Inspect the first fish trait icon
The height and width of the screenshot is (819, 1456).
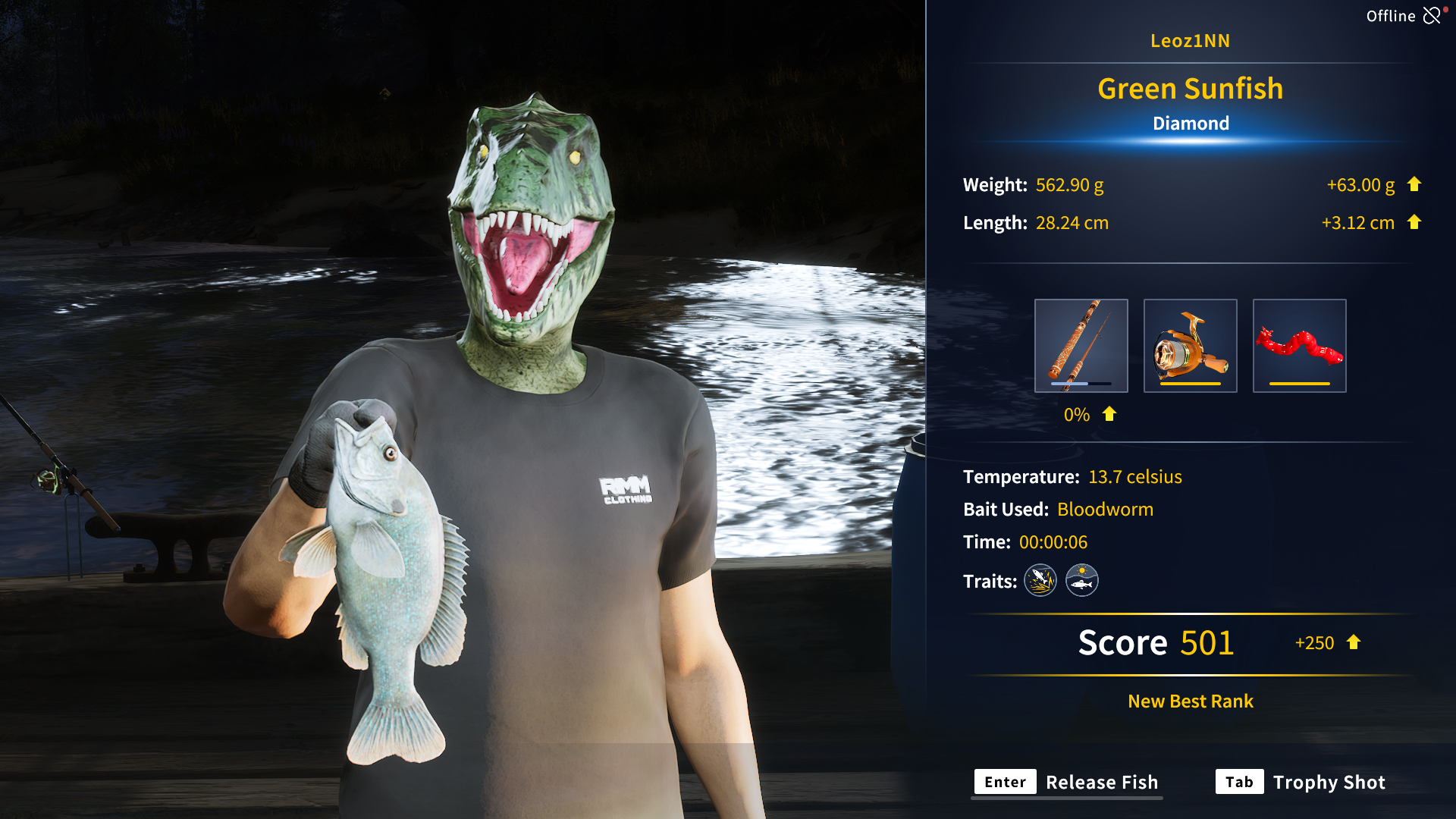(1040, 581)
